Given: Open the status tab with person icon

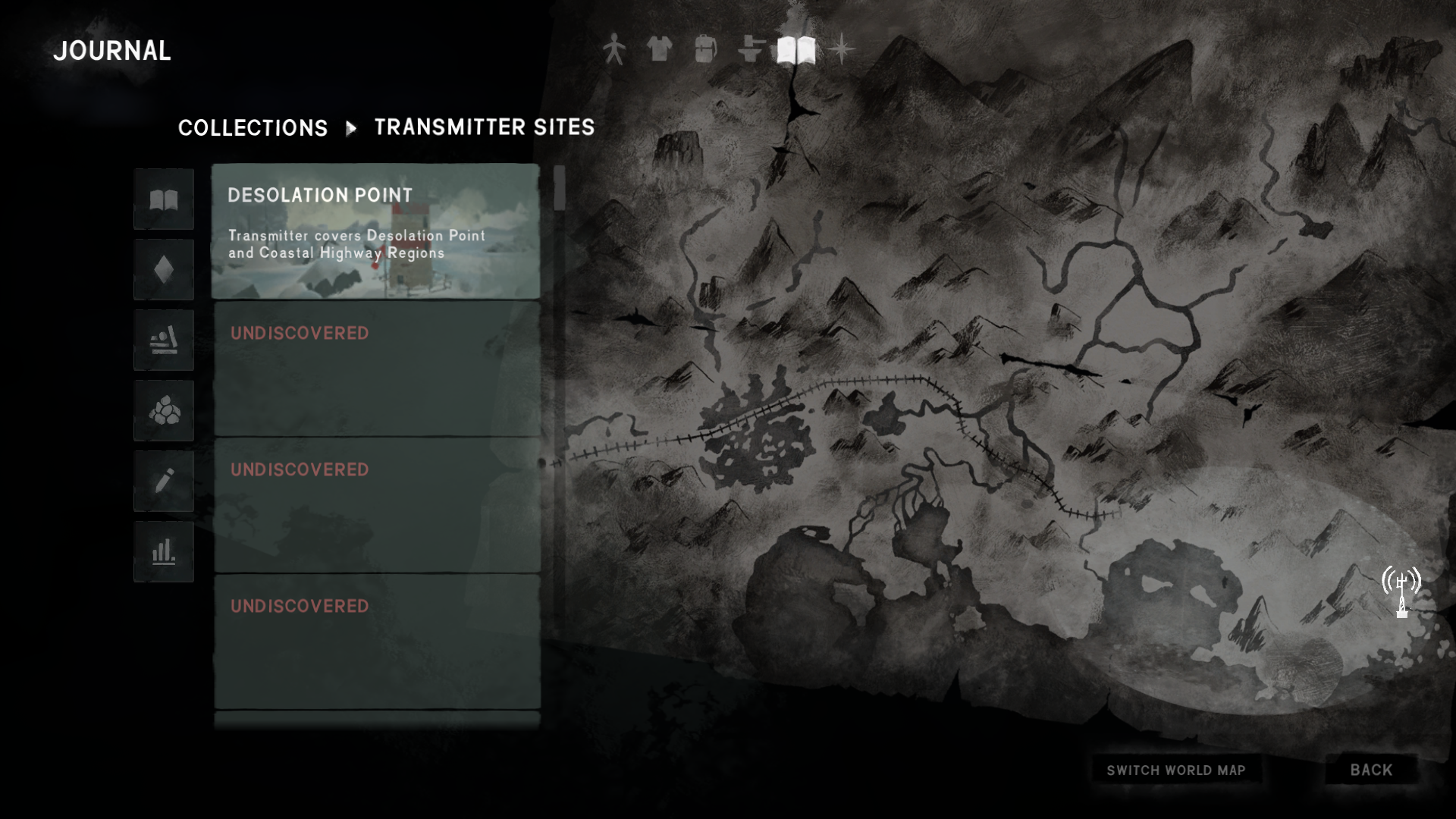Looking at the screenshot, I should point(613,50).
